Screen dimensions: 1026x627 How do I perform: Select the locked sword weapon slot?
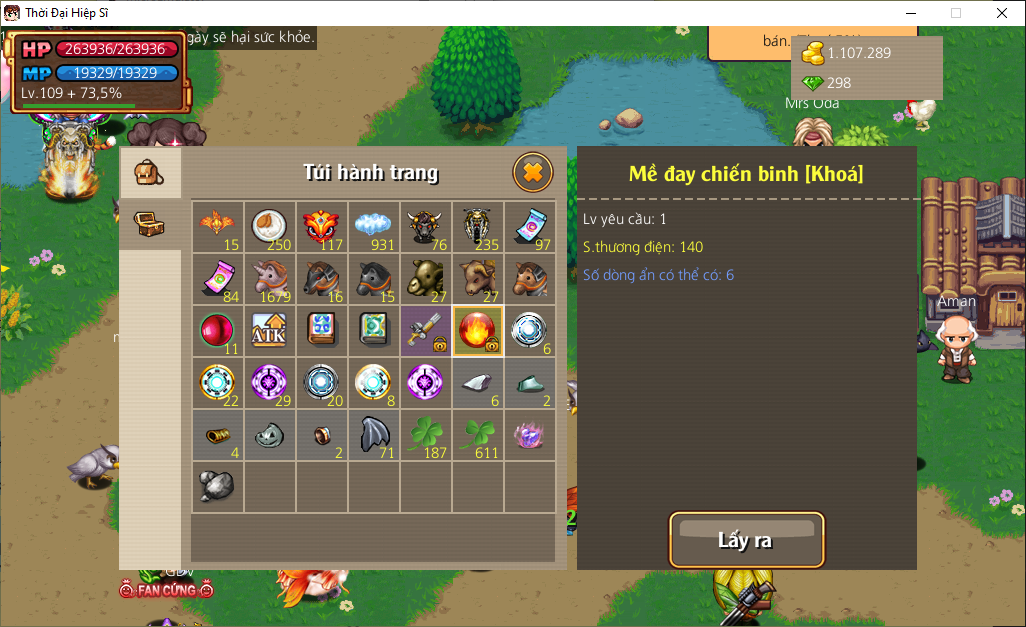coord(426,331)
